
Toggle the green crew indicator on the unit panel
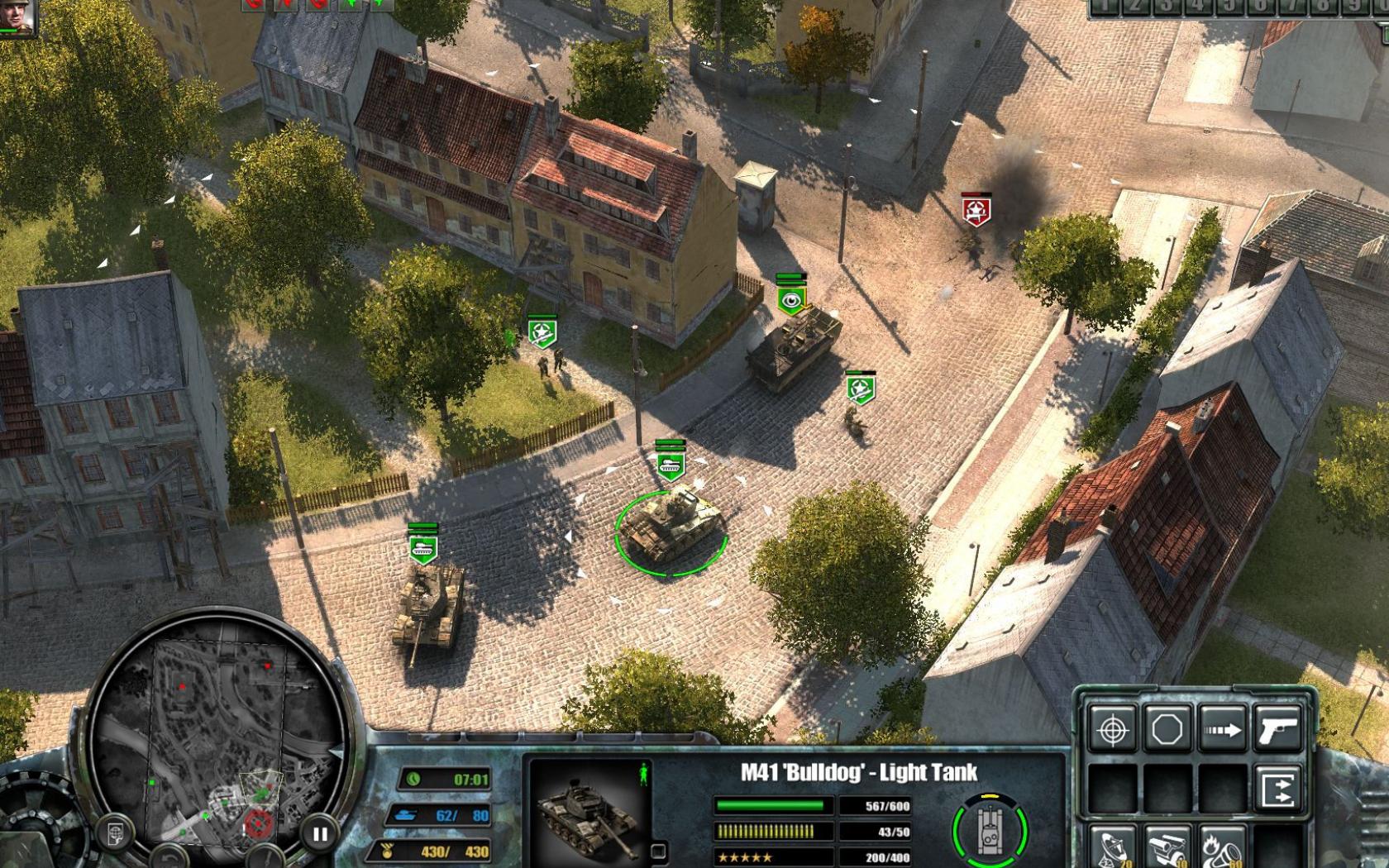(644, 773)
